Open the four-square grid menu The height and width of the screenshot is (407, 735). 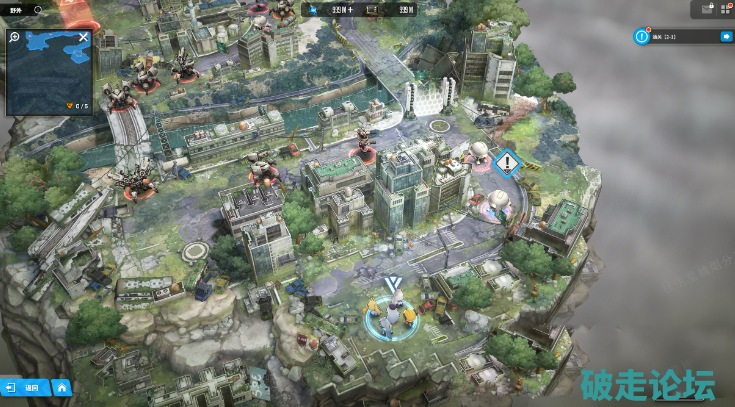coord(727,9)
